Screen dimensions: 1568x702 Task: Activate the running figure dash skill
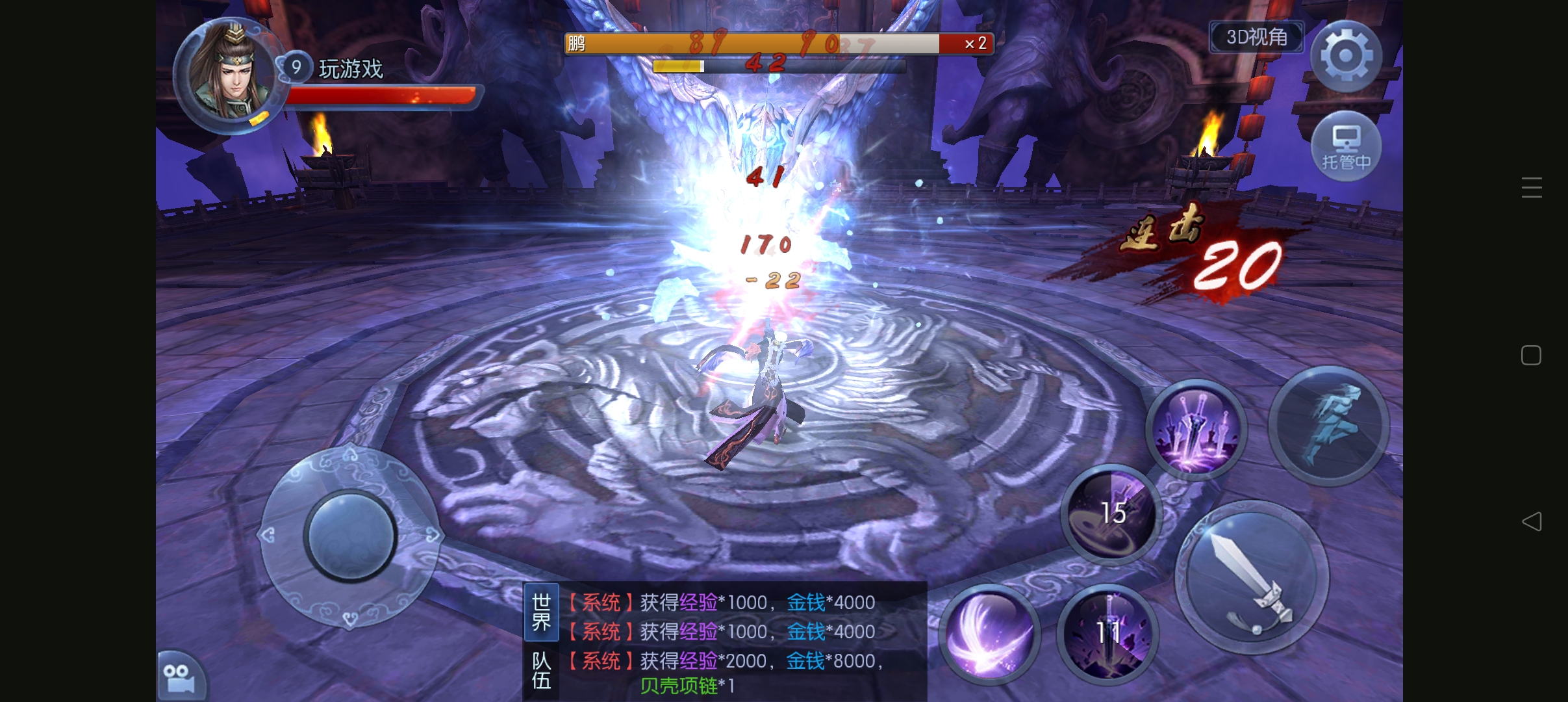tap(1328, 426)
